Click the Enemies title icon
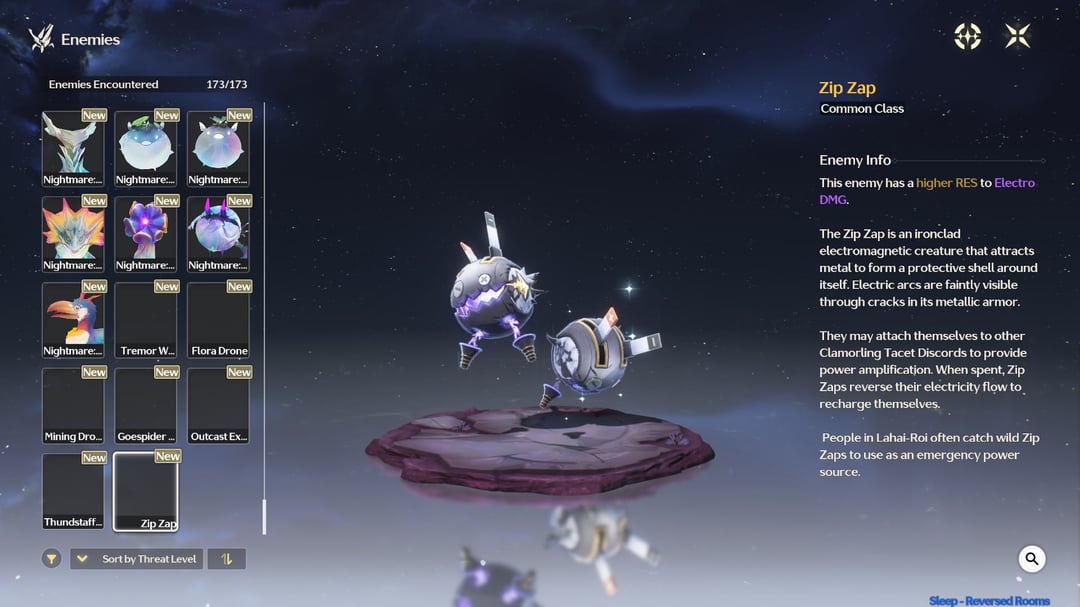The image size is (1080, 607). (41, 39)
